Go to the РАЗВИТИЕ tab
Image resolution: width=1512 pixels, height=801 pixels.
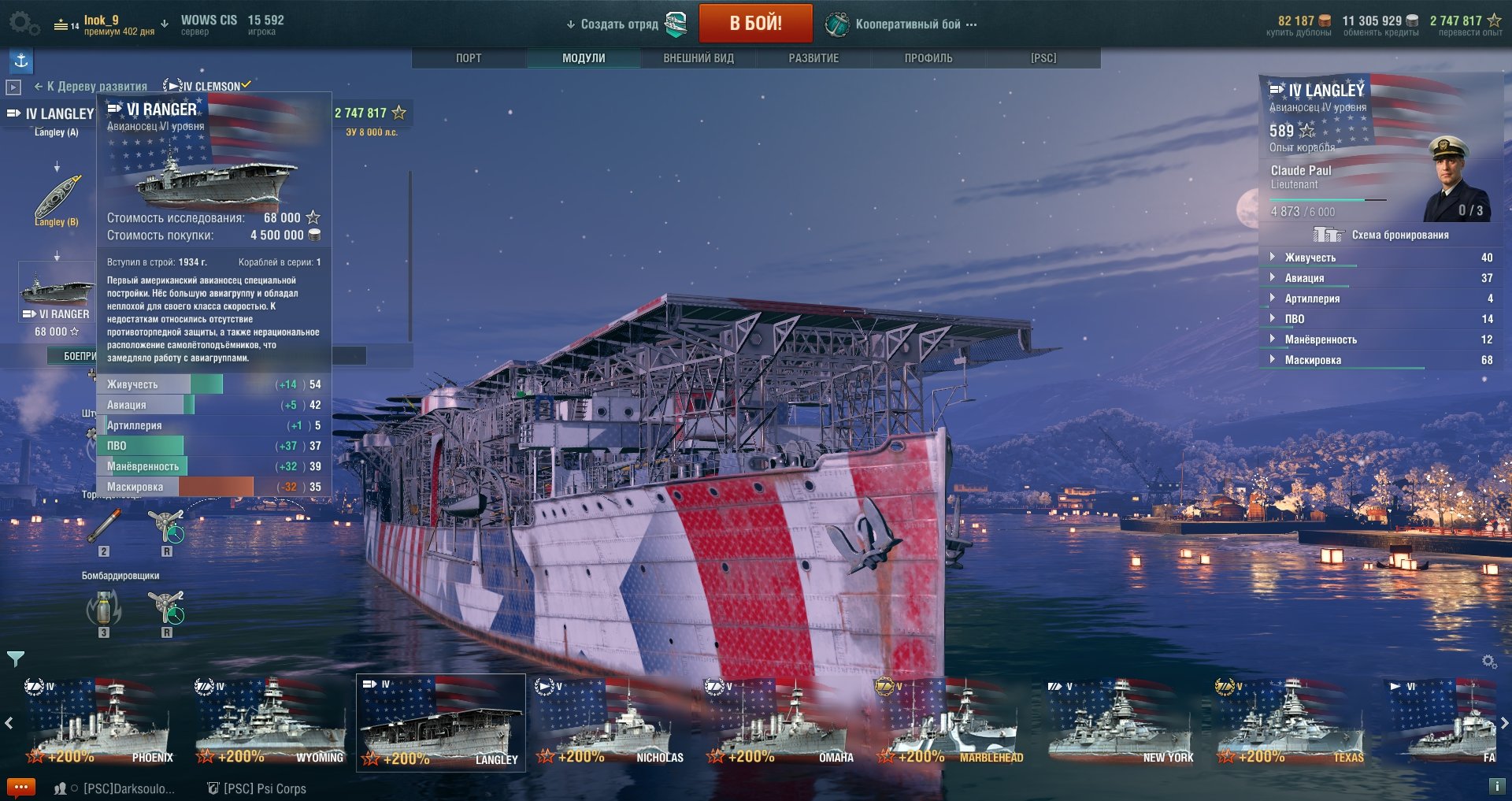(813, 58)
